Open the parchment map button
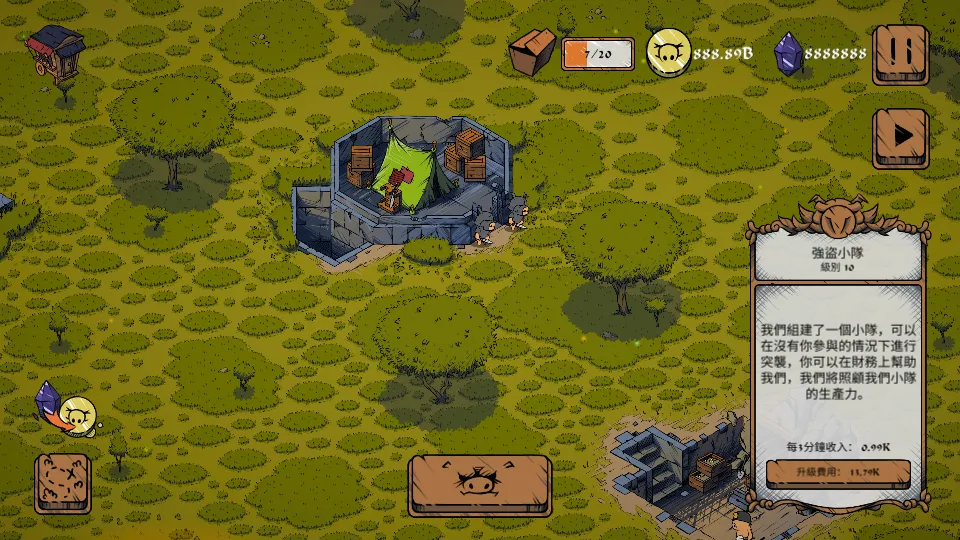This screenshot has height=540, width=960. click(63, 484)
